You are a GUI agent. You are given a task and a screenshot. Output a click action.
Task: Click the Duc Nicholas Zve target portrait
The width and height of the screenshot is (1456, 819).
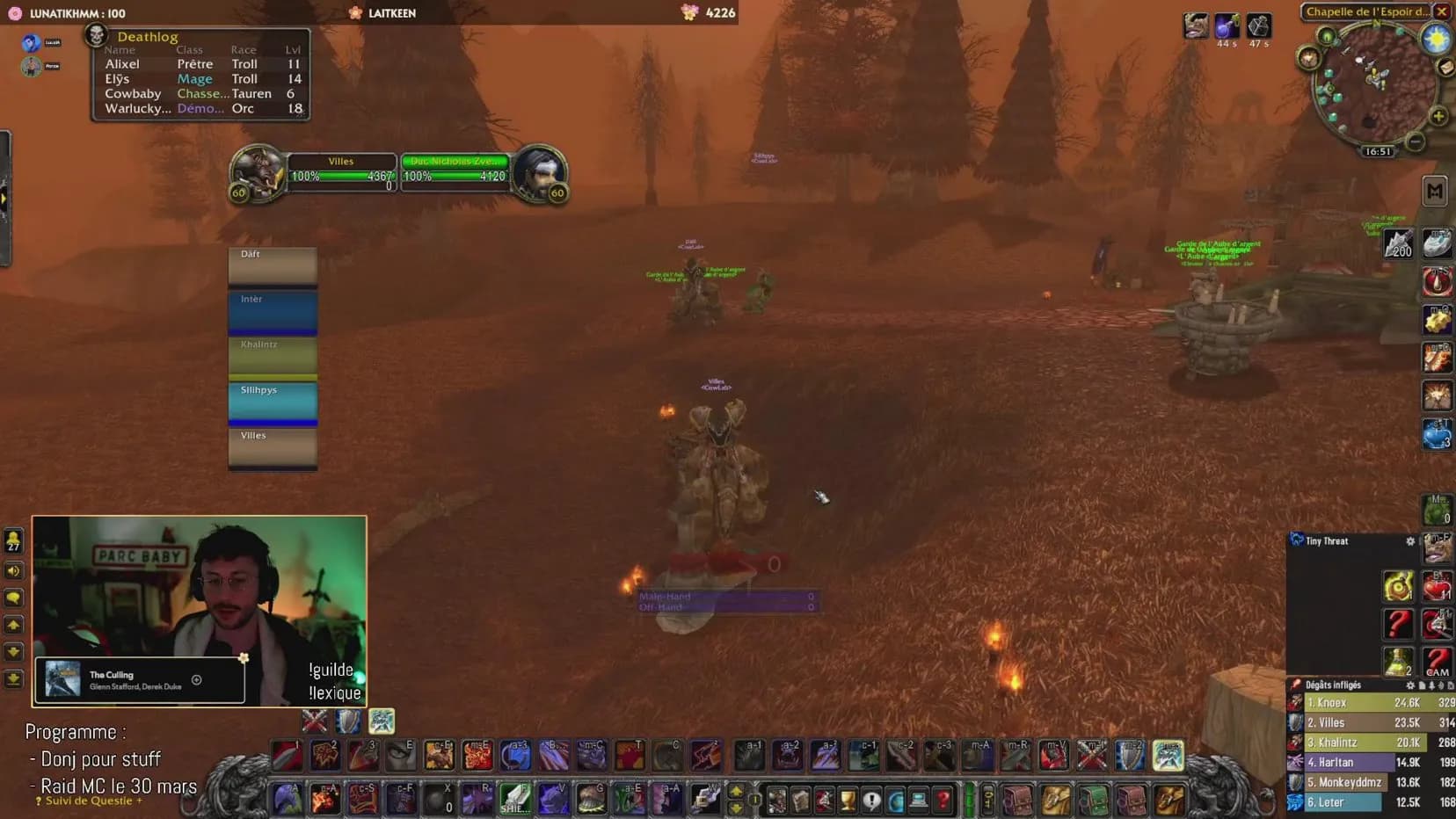[x=539, y=170]
